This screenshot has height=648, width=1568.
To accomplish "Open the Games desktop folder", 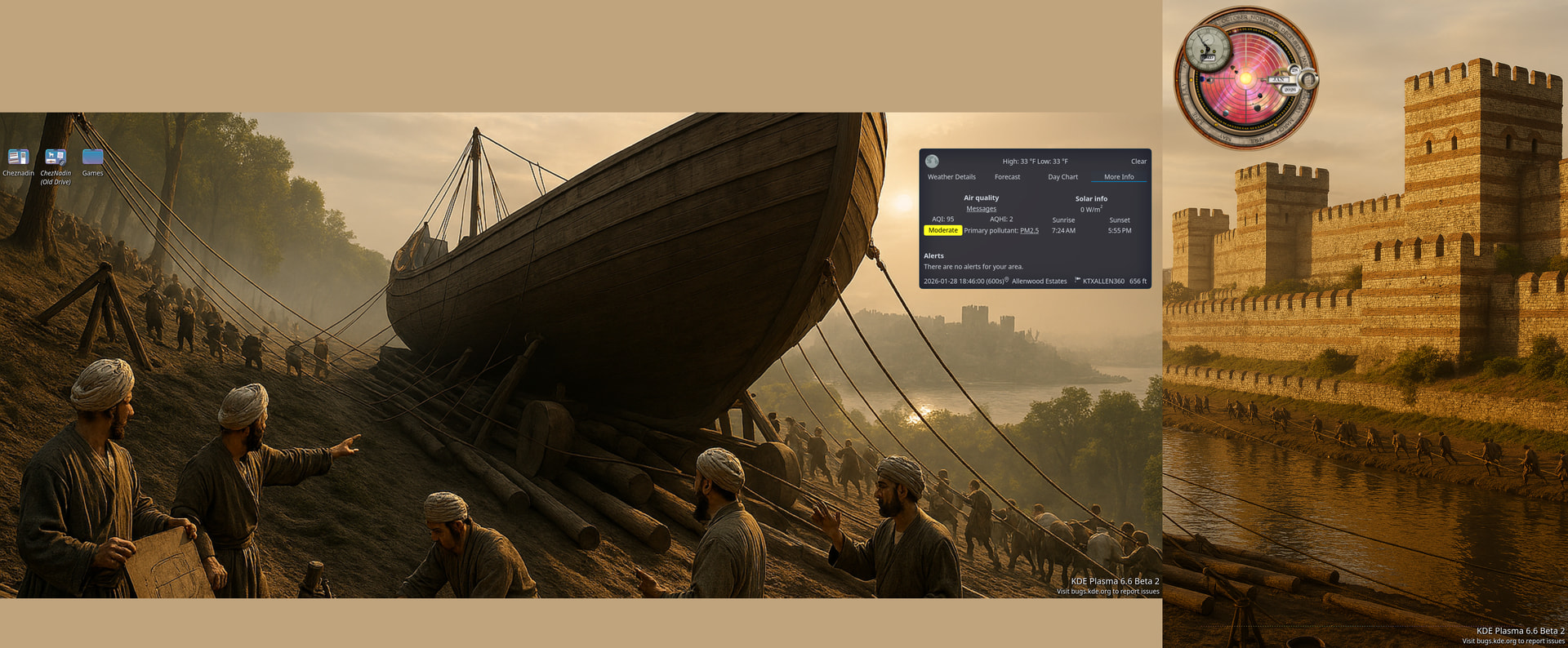I will [92, 158].
